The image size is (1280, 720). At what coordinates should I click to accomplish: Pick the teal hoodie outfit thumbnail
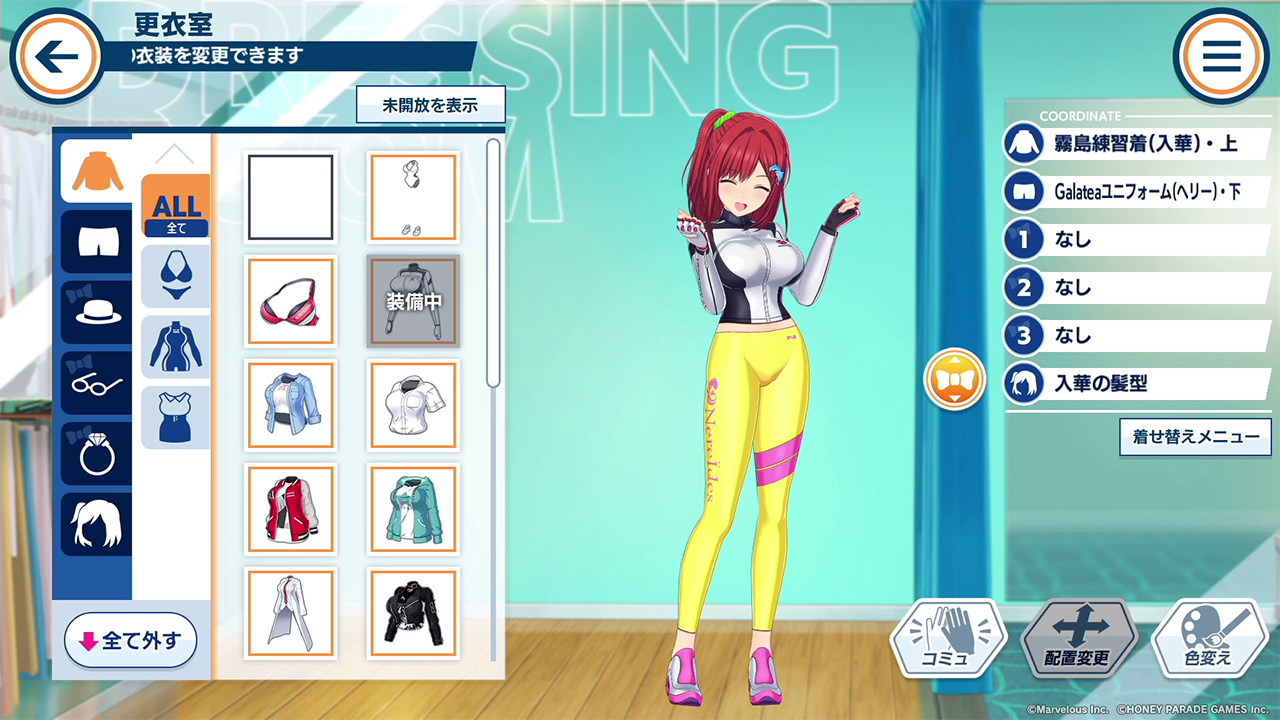pyautogui.click(x=413, y=508)
